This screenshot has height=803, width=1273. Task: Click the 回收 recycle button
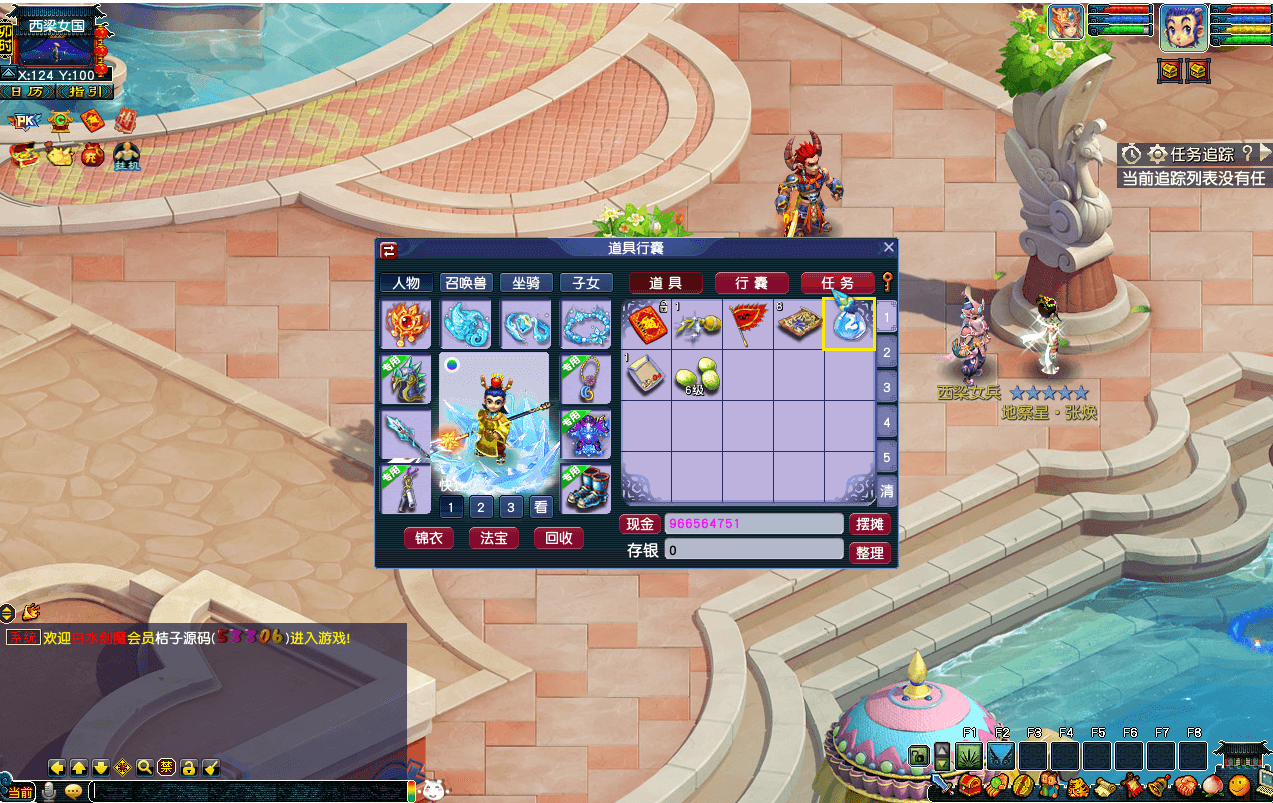pos(558,538)
